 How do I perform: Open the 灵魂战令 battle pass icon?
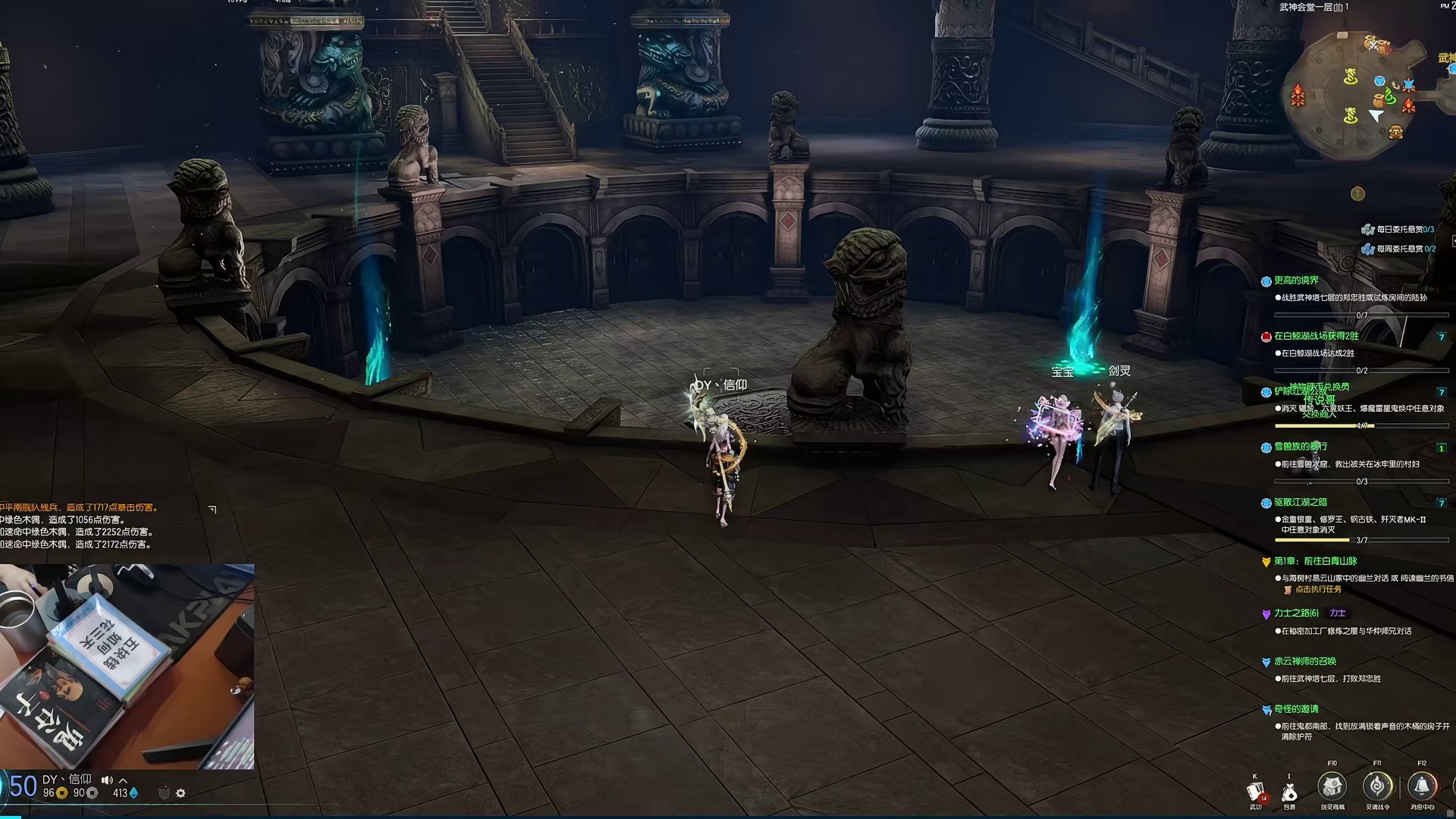coord(1377,787)
